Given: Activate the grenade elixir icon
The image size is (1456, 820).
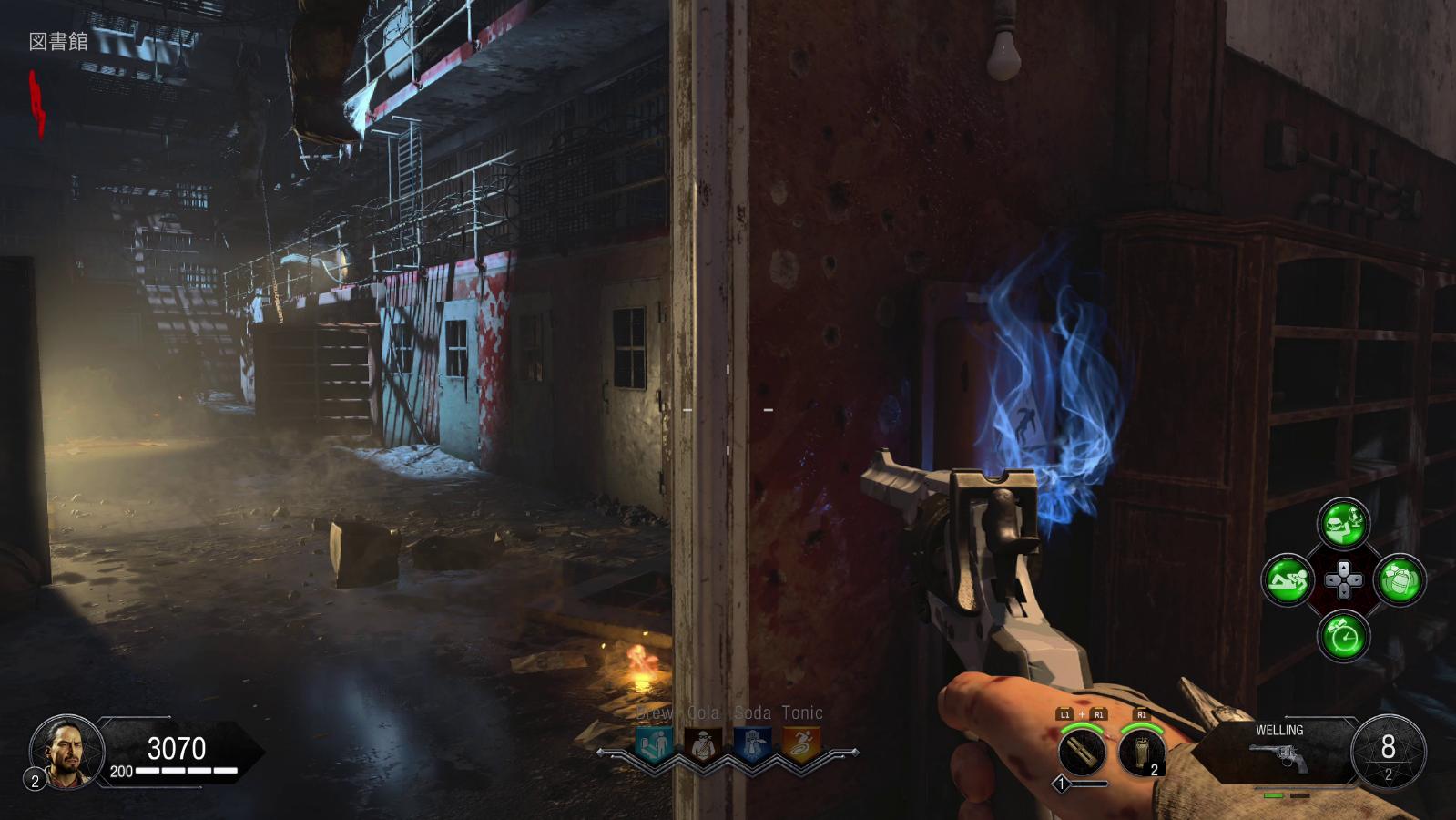Looking at the screenshot, I should pos(1400,579).
